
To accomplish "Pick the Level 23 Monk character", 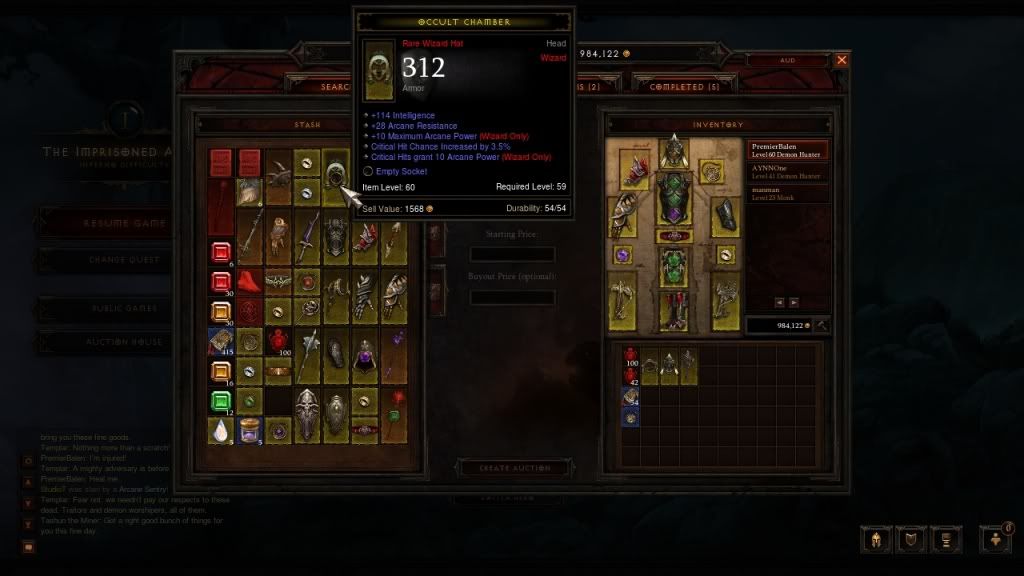I will (x=788, y=192).
